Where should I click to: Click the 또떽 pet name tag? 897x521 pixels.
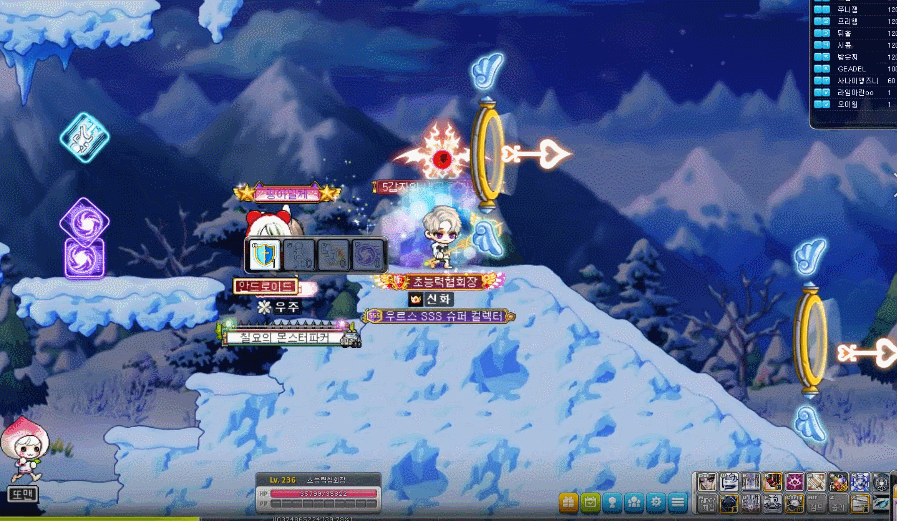[x=21, y=493]
